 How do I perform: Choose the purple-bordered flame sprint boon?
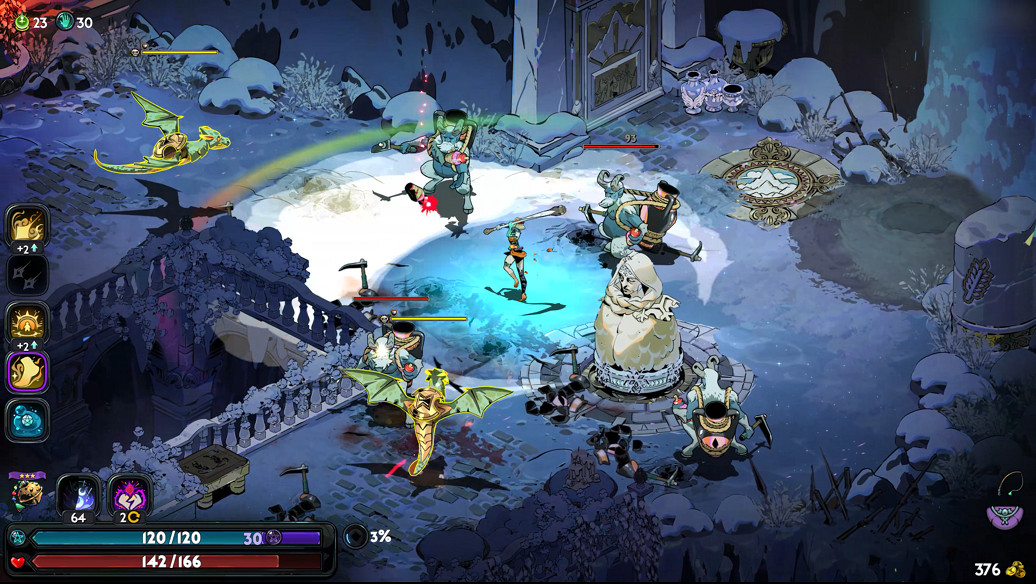click(x=27, y=371)
